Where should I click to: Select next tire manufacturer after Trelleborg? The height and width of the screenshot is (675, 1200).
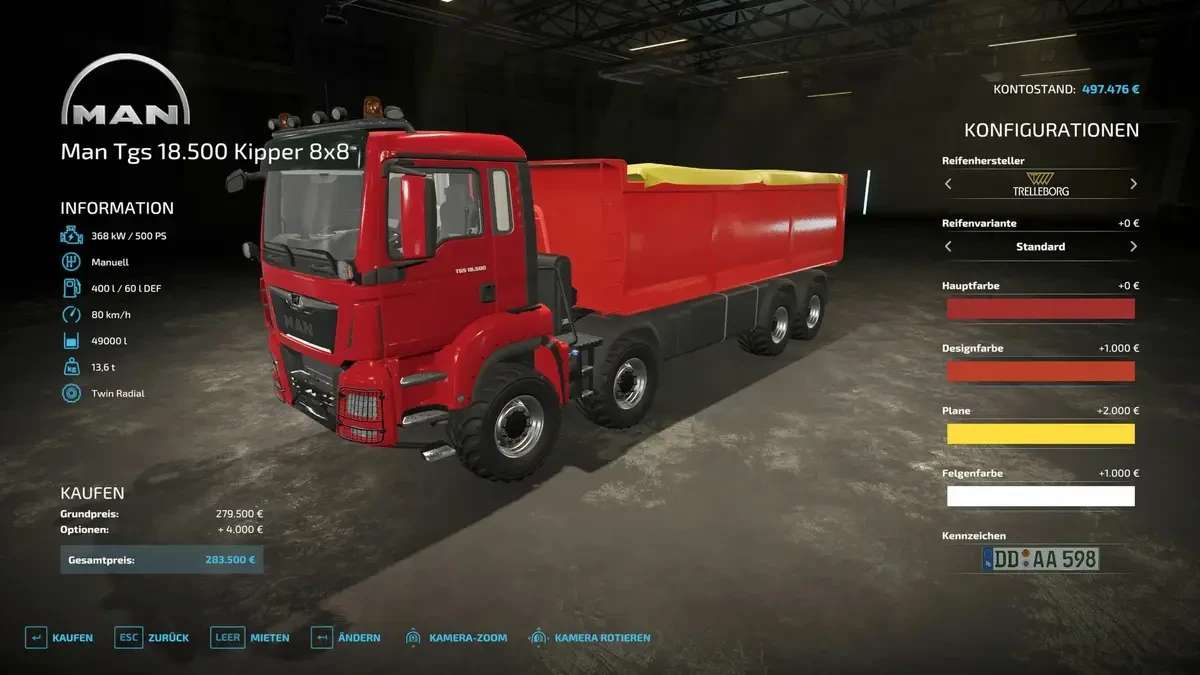click(x=1133, y=184)
